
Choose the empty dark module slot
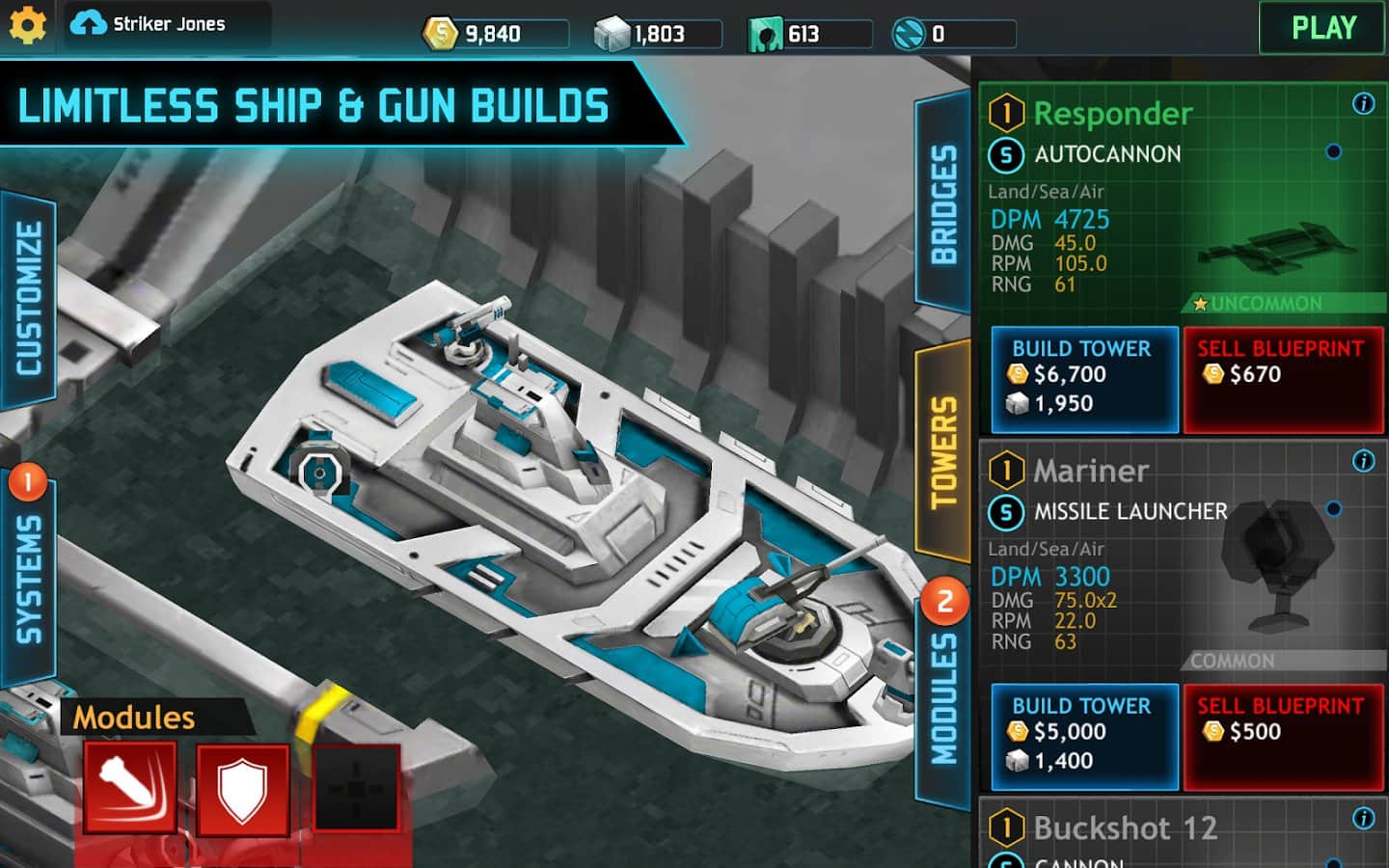point(356,789)
